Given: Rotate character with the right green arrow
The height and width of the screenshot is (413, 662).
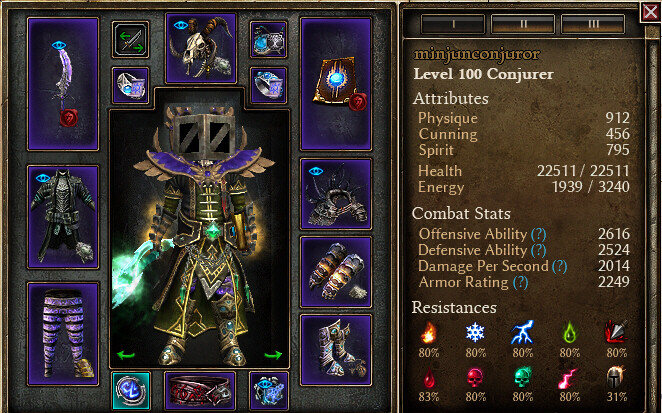Looking at the screenshot, I should point(273,354).
